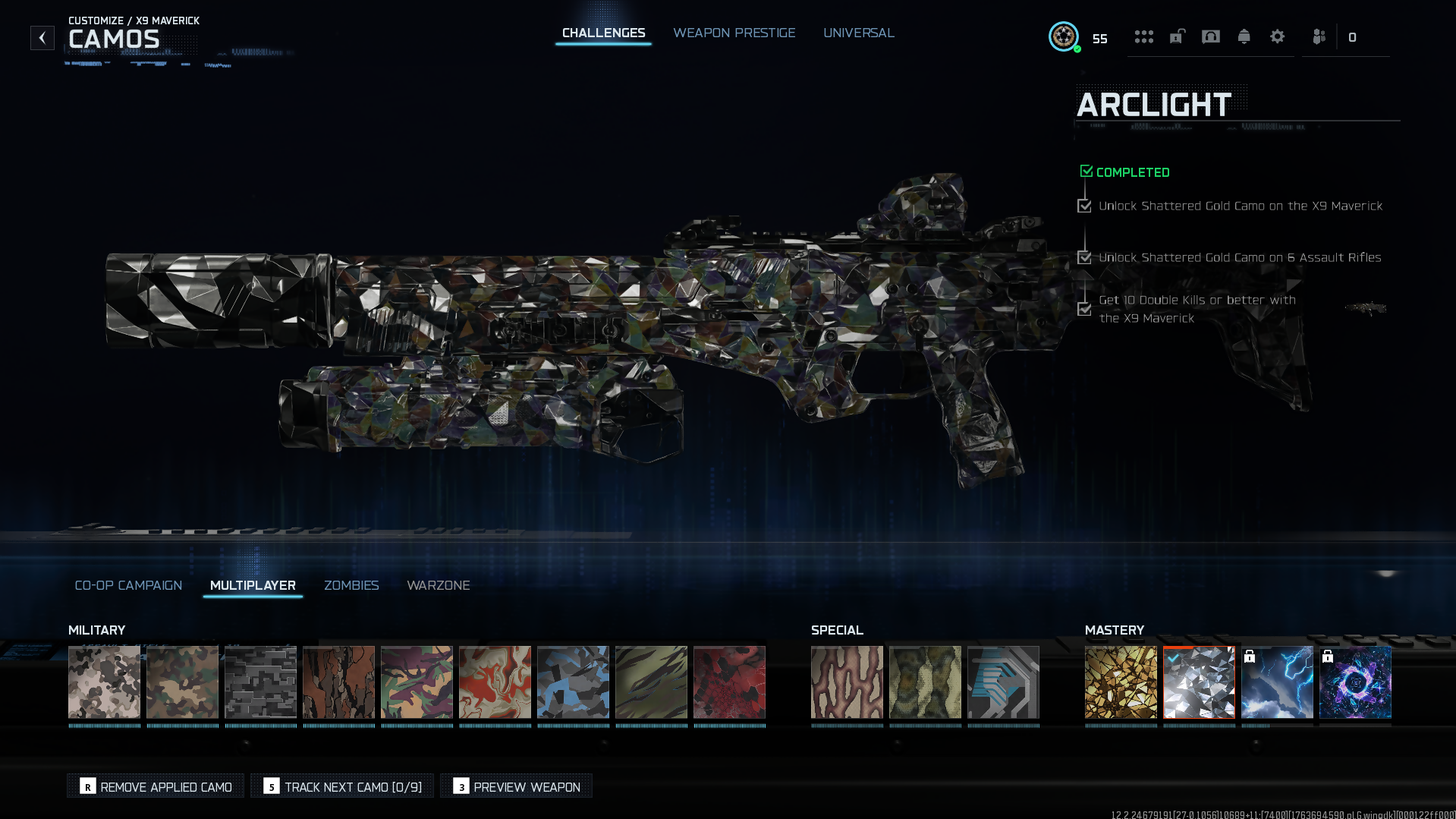1456x819 pixels.
Task: Activate Track Next Camo
Action: tap(342, 786)
